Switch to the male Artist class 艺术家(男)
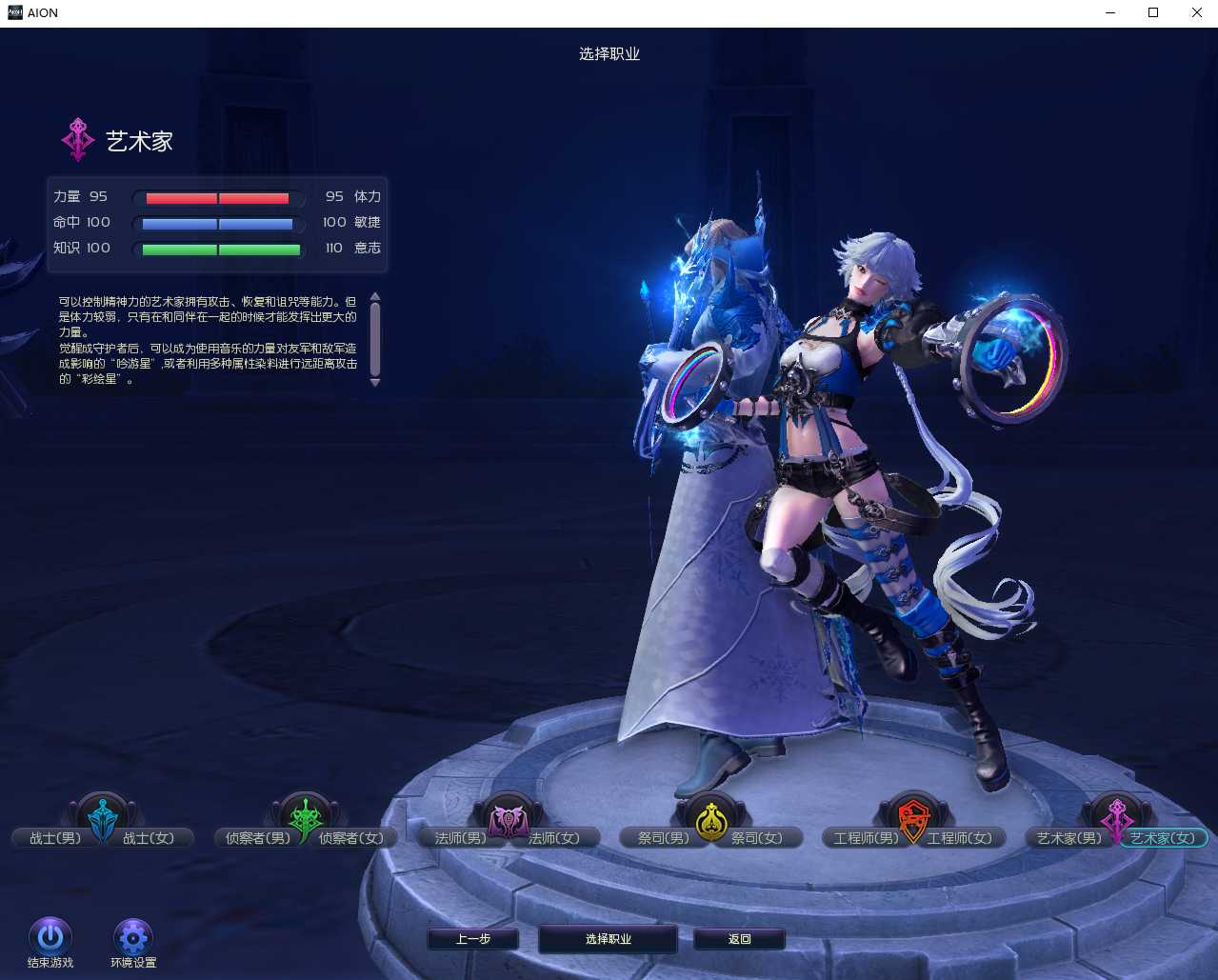Image resolution: width=1218 pixels, height=980 pixels. (1068, 838)
